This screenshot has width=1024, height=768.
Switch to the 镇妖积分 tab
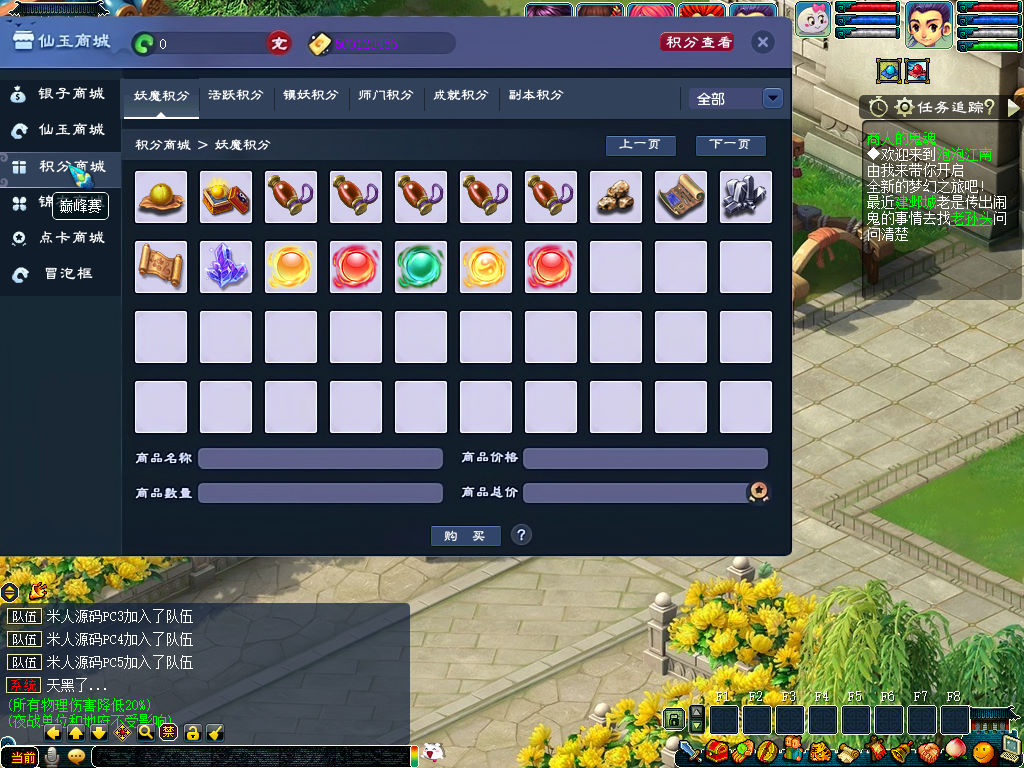click(310, 96)
